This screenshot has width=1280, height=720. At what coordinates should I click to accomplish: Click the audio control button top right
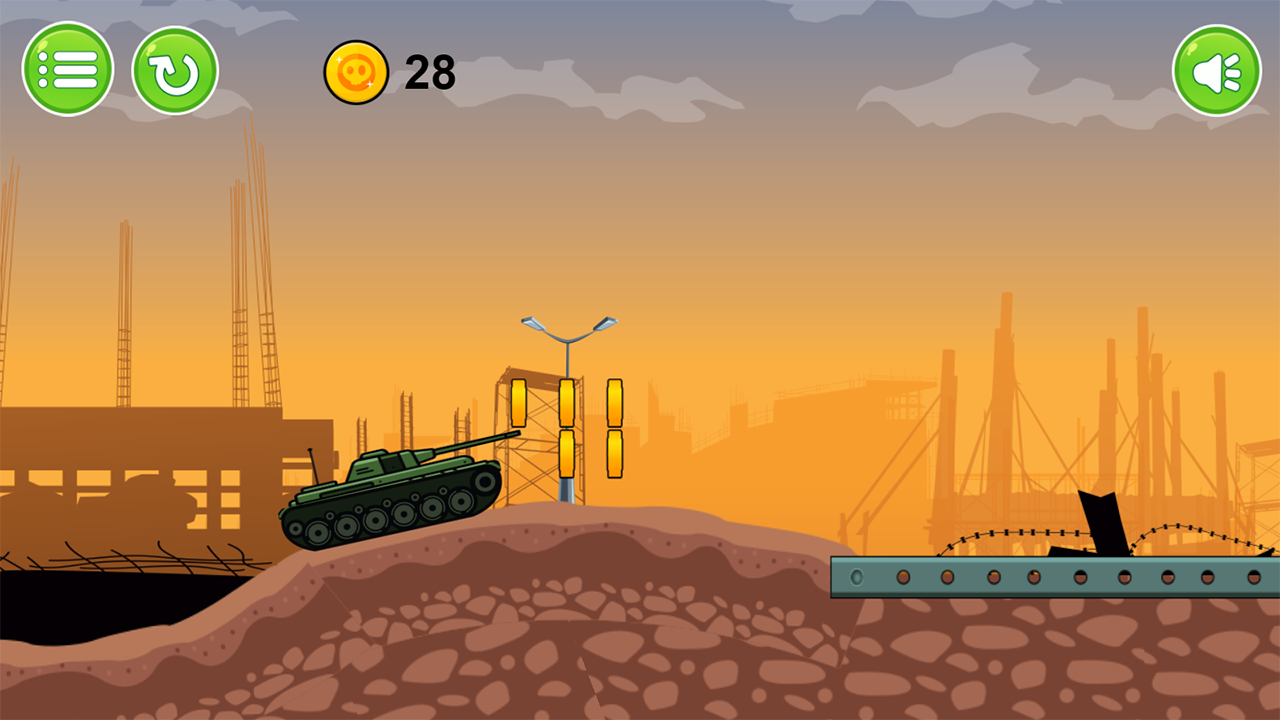pyautogui.click(x=1216, y=68)
